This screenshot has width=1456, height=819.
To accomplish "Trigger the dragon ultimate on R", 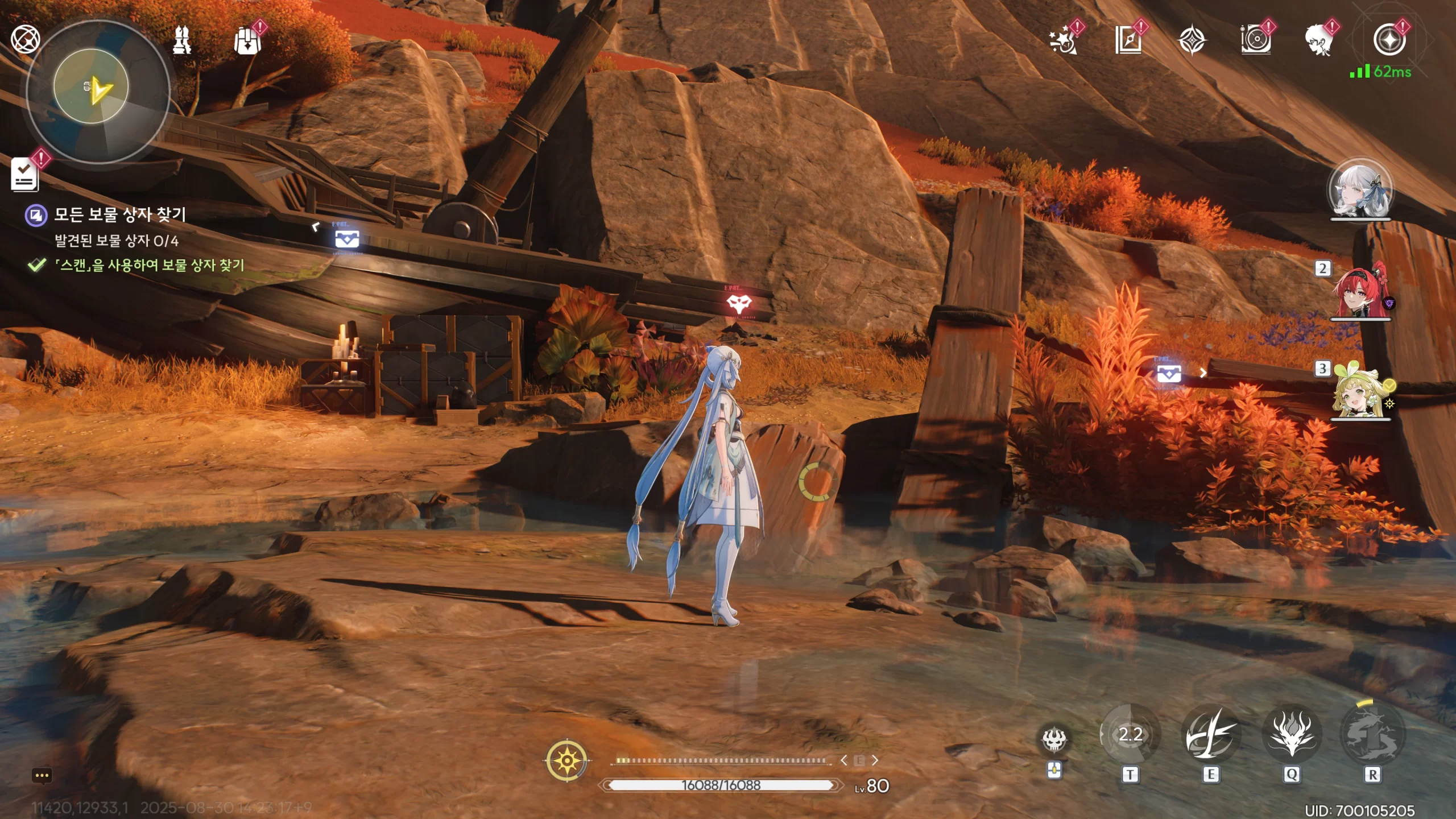I will [x=1372, y=735].
